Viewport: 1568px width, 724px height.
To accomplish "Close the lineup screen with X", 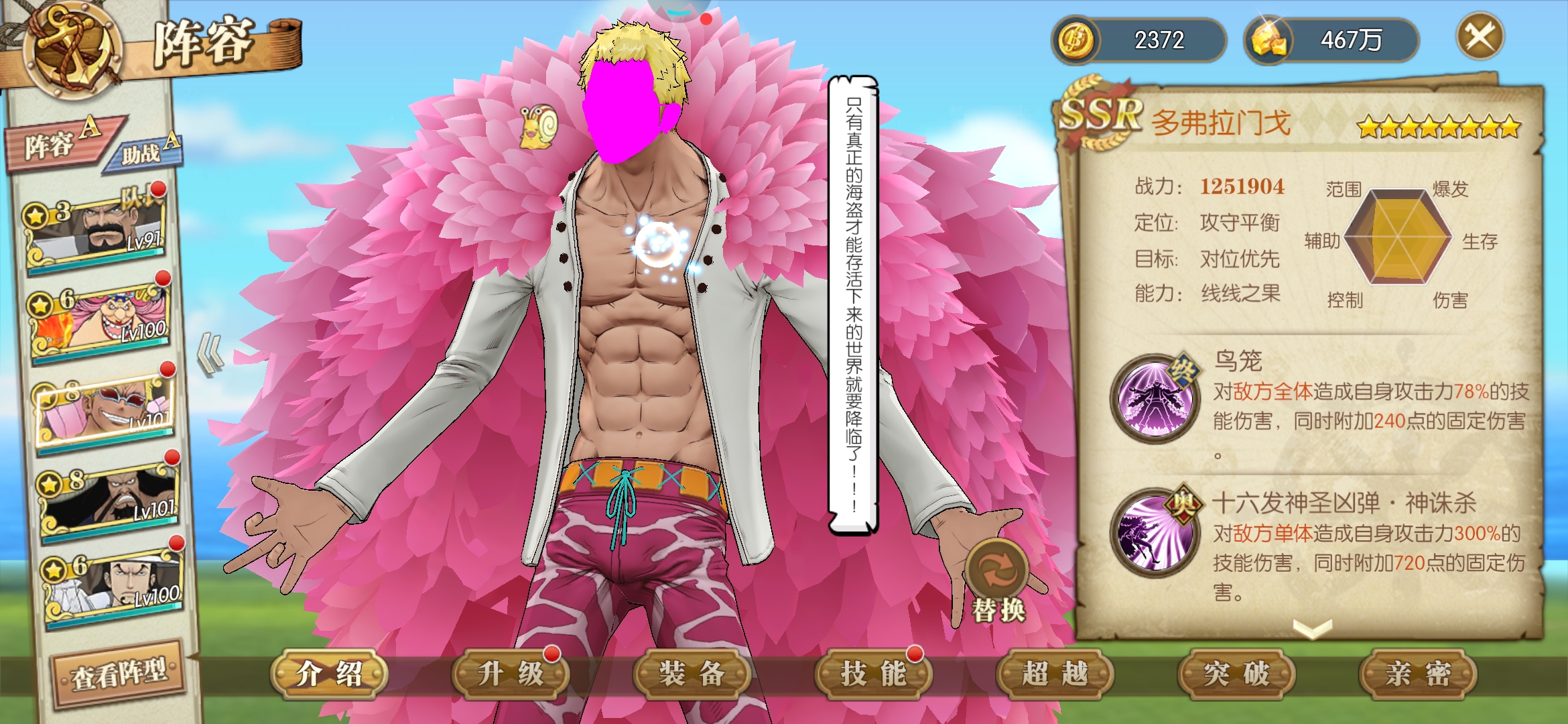I will click(1480, 36).
